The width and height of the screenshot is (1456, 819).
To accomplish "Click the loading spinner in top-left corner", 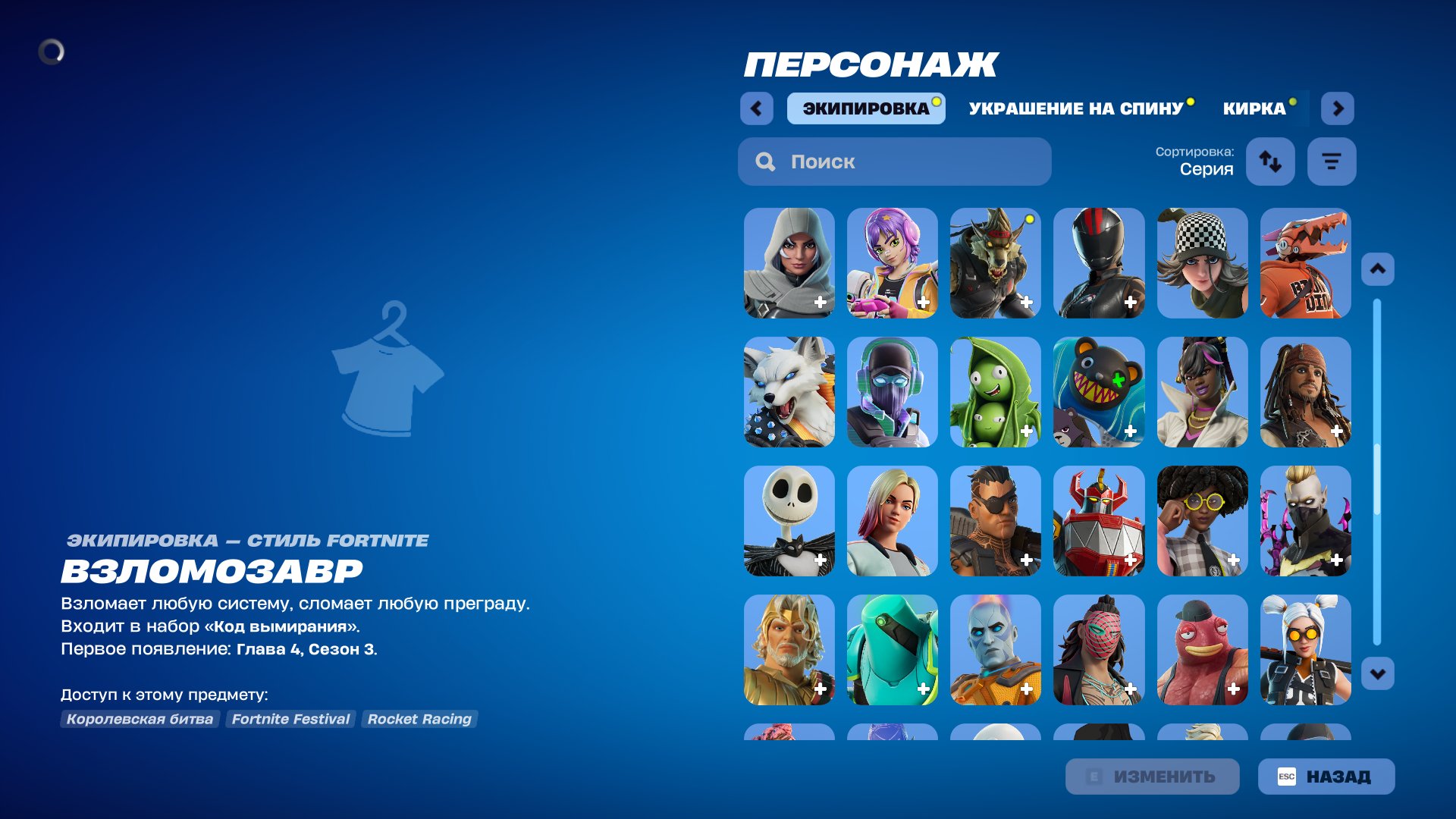I will (53, 52).
